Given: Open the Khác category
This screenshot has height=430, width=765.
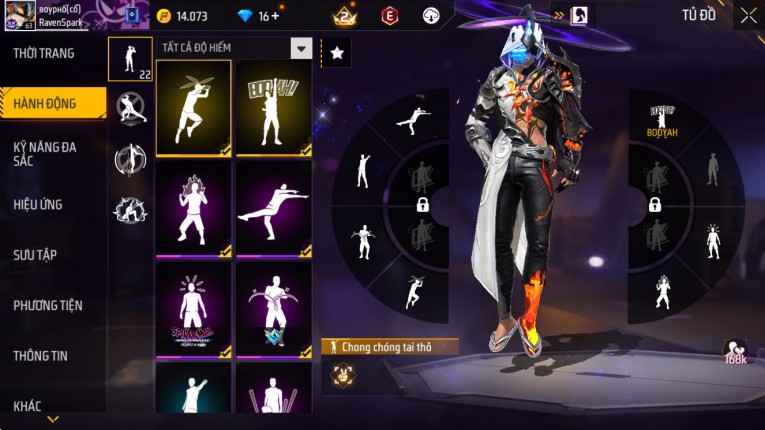Looking at the screenshot, I should (28, 406).
